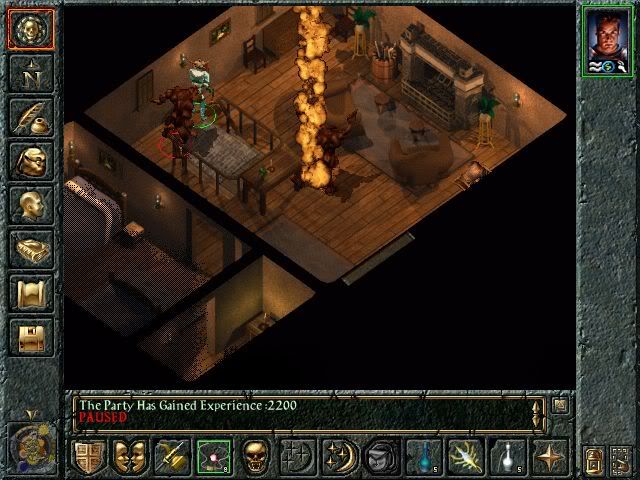Select the highlighted green-bordered quick slot

tap(214, 457)
